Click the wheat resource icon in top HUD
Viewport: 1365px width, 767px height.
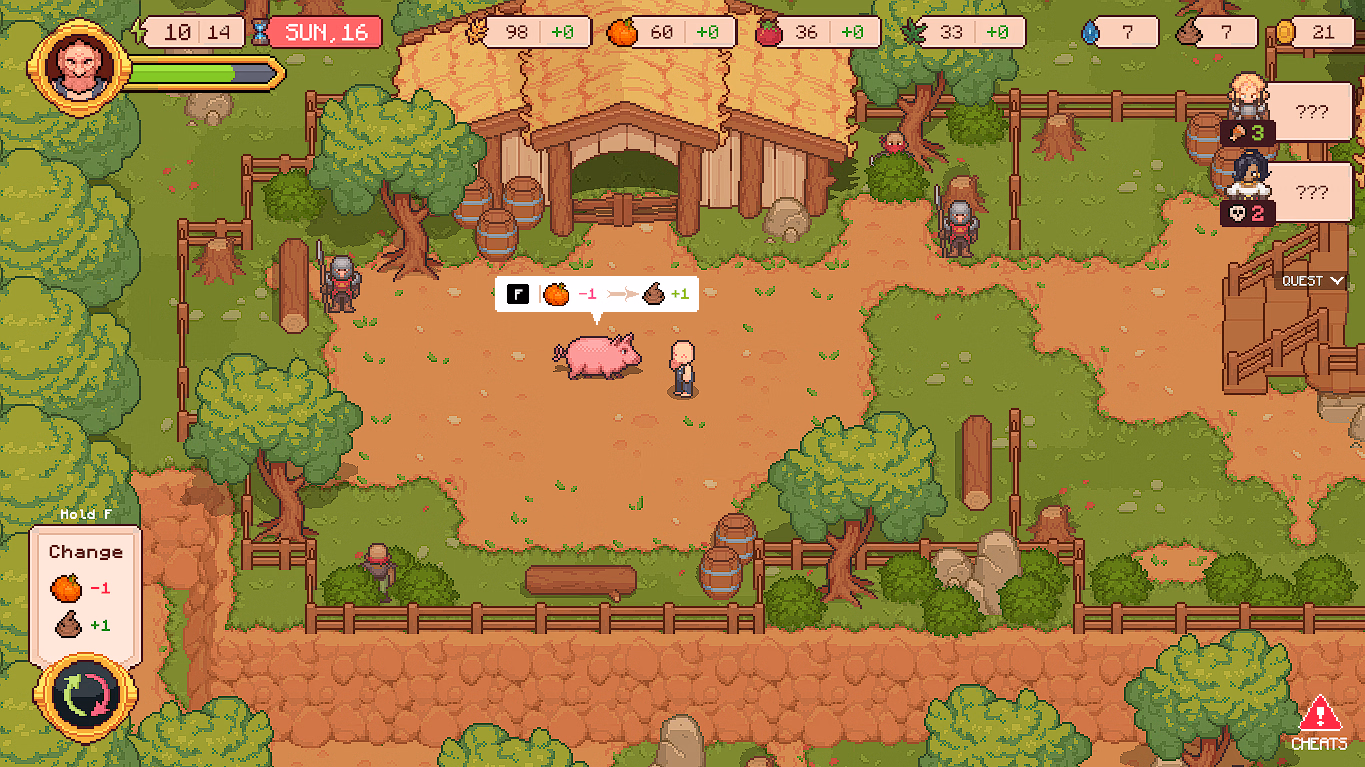[477, 32]
